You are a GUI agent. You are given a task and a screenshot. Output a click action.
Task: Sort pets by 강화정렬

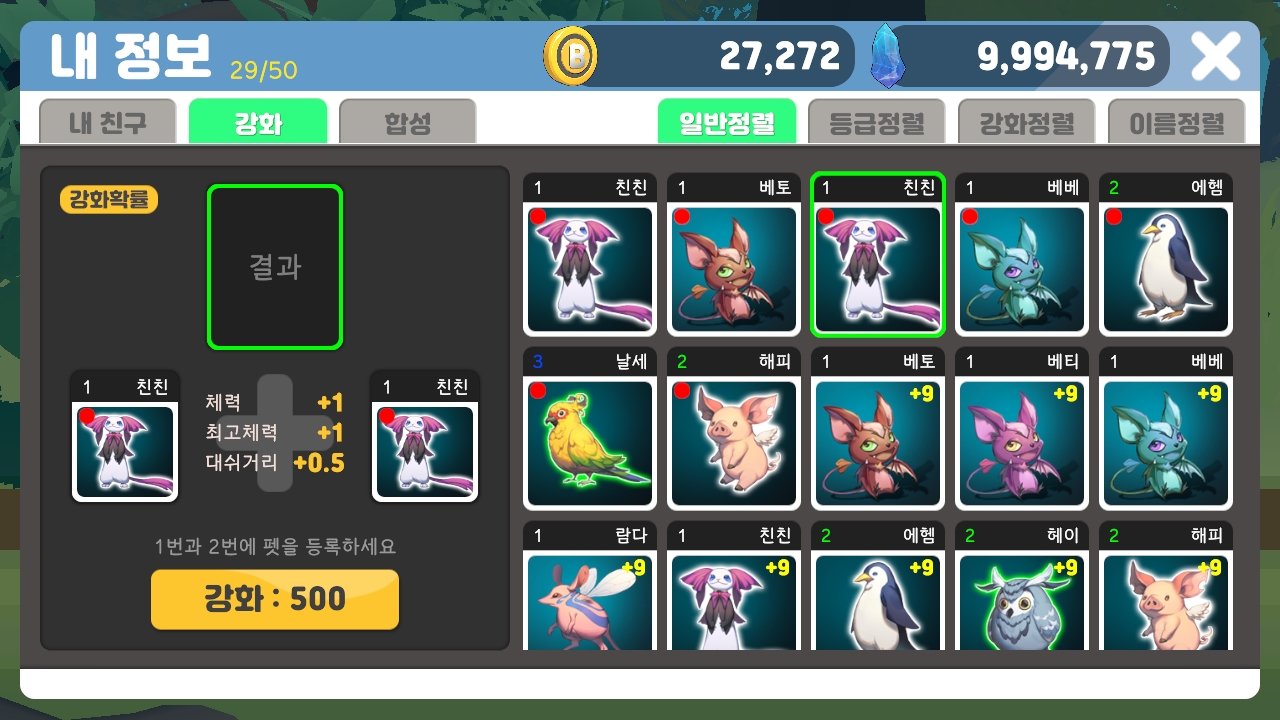point(1027,118)
